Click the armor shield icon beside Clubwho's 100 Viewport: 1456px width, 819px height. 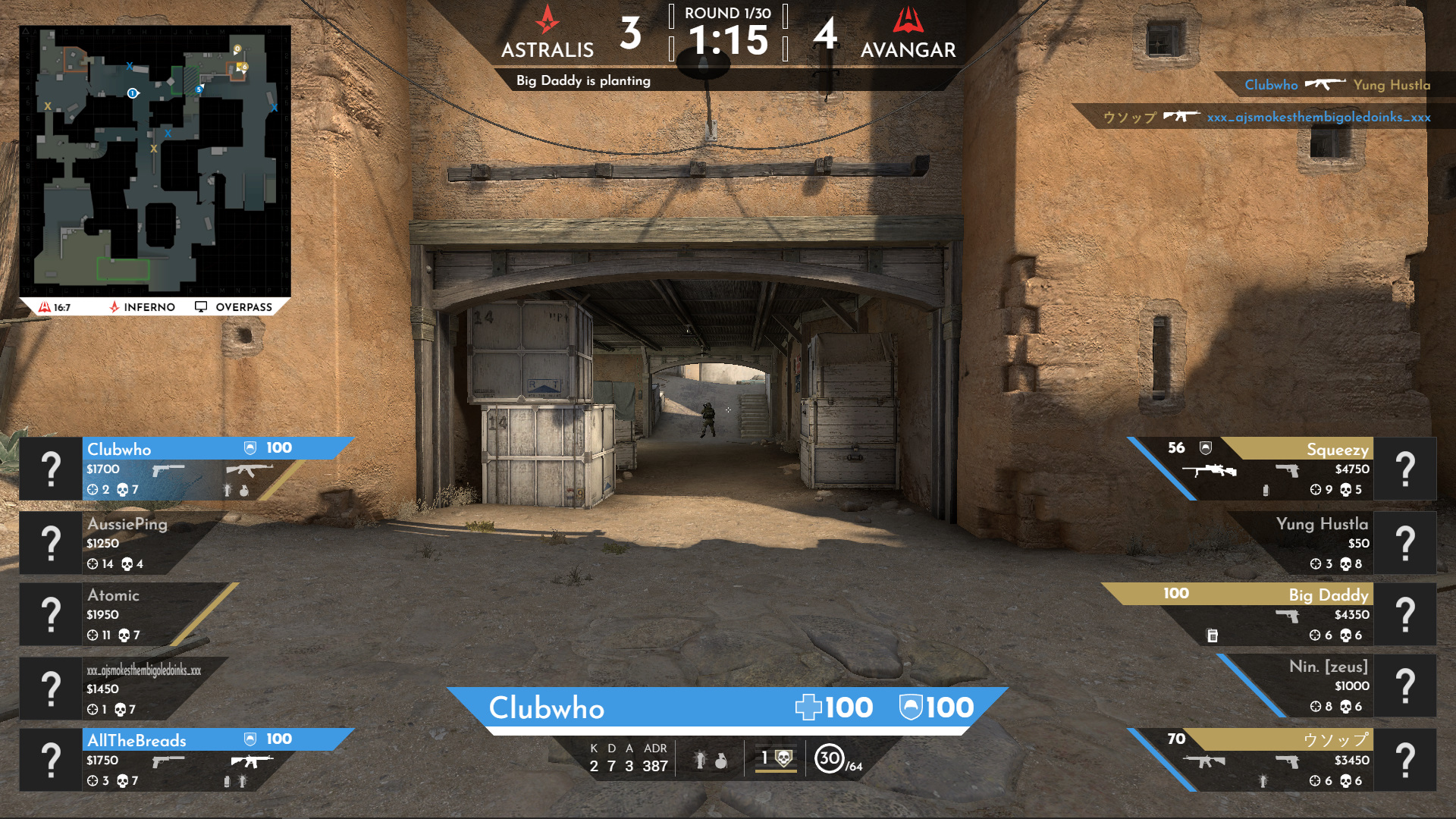click(x=248, y=447)
